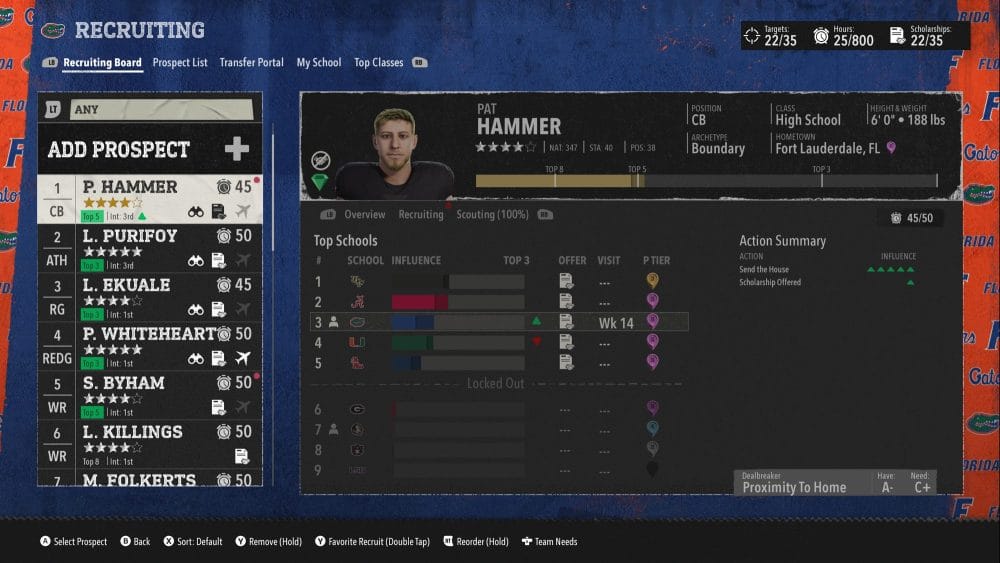Select the Recruiting Board tab
The width and height of the screenshot is (1000, 563).
click(x=102, y=62)
